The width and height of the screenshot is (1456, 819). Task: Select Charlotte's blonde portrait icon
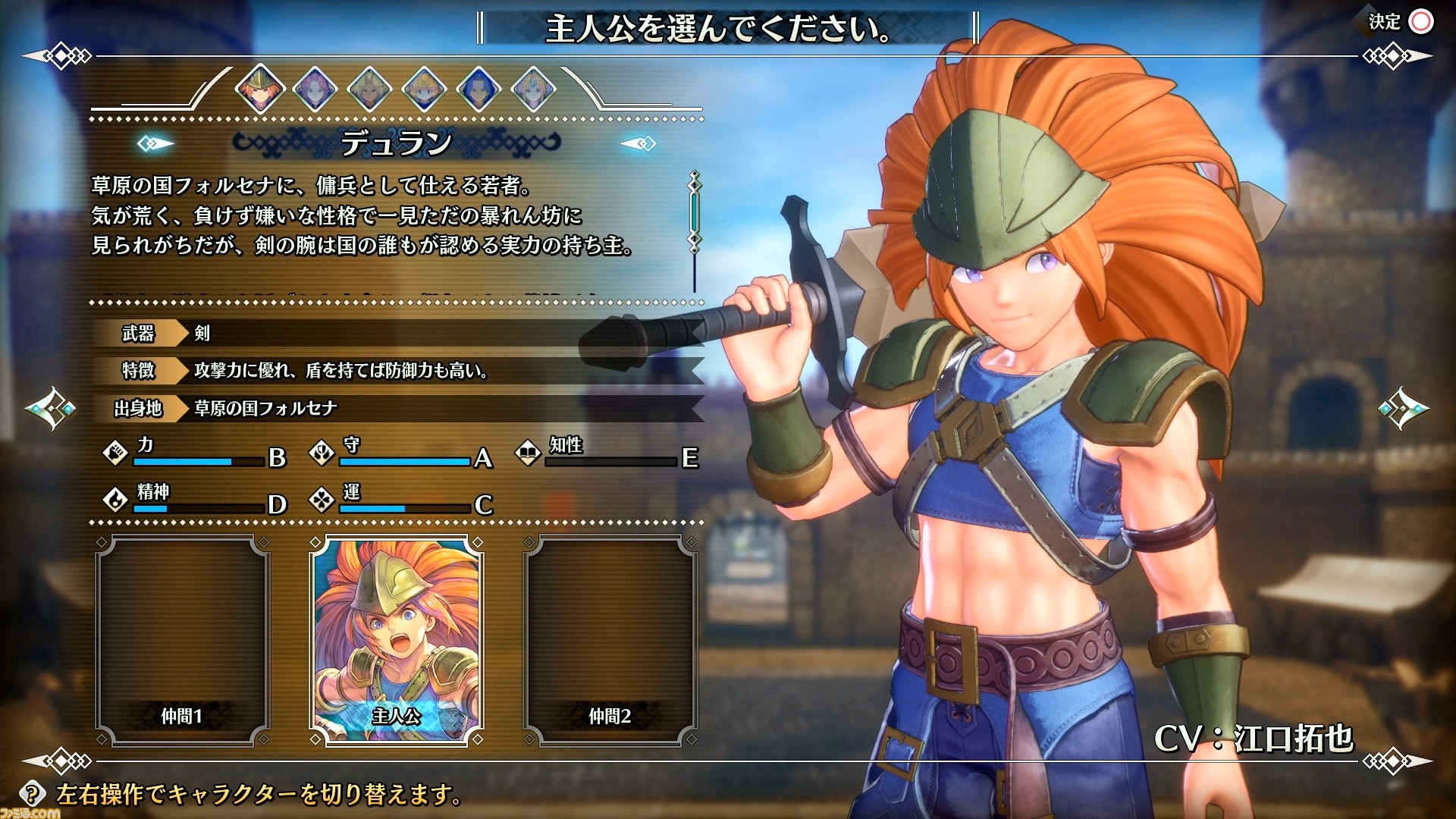point(424,89)
